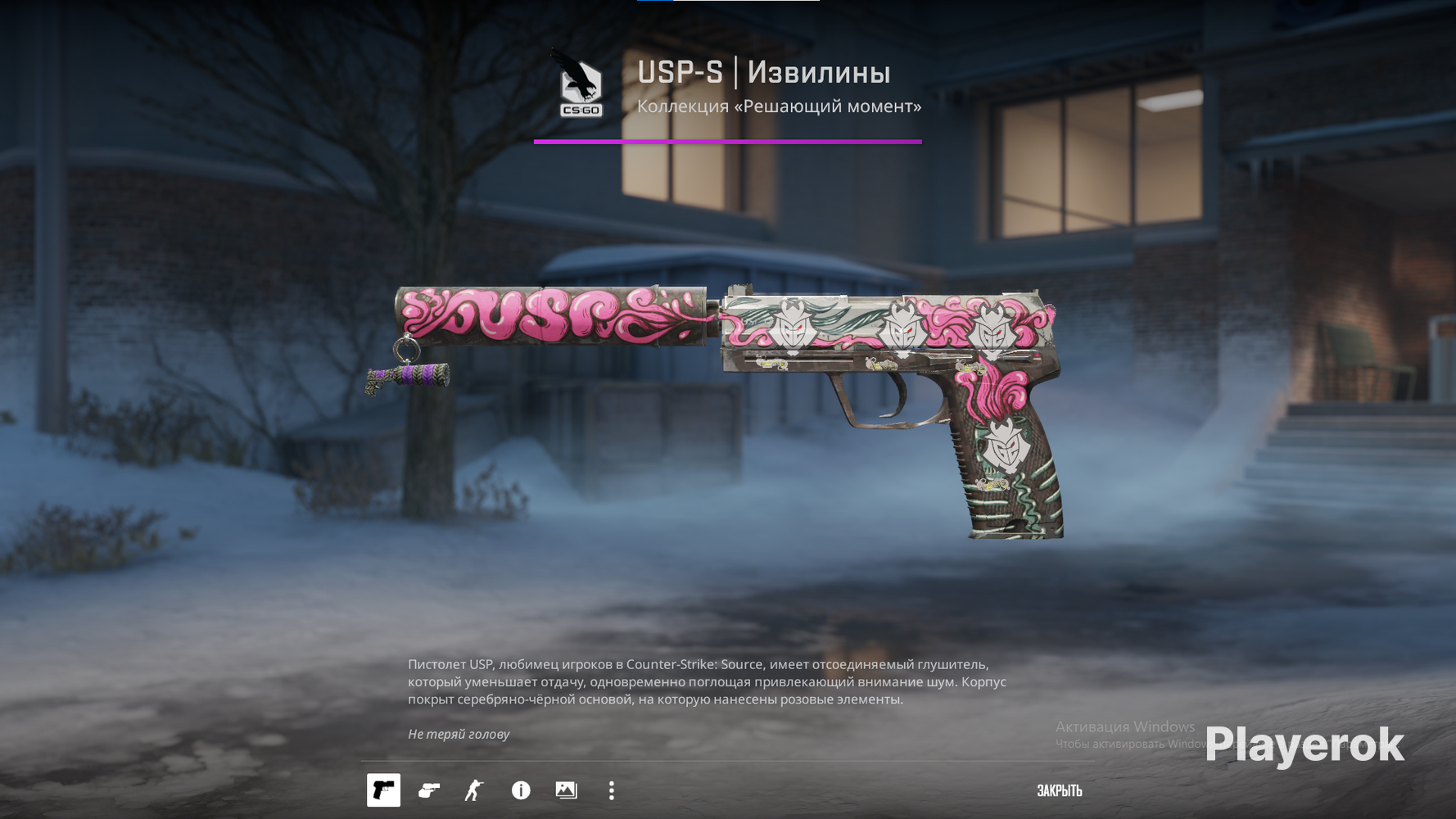Open the item information icon
The height and width of the screenshot is (819, 1456).
521,790
